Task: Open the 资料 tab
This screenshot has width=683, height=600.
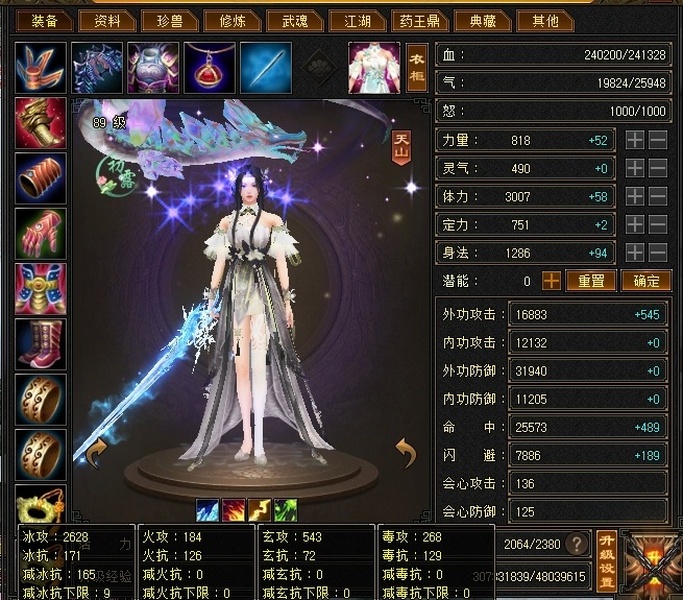Action: point(107,20)
